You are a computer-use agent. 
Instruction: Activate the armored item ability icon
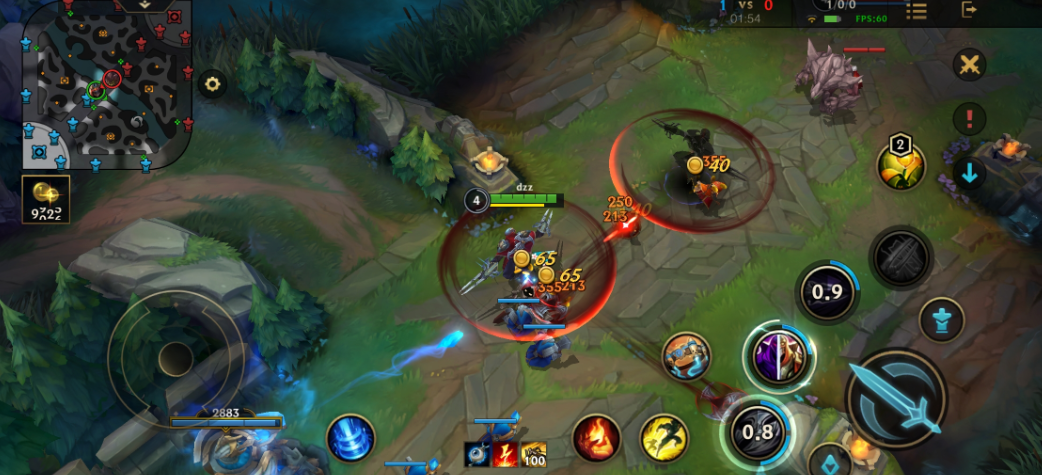[686, 356]
